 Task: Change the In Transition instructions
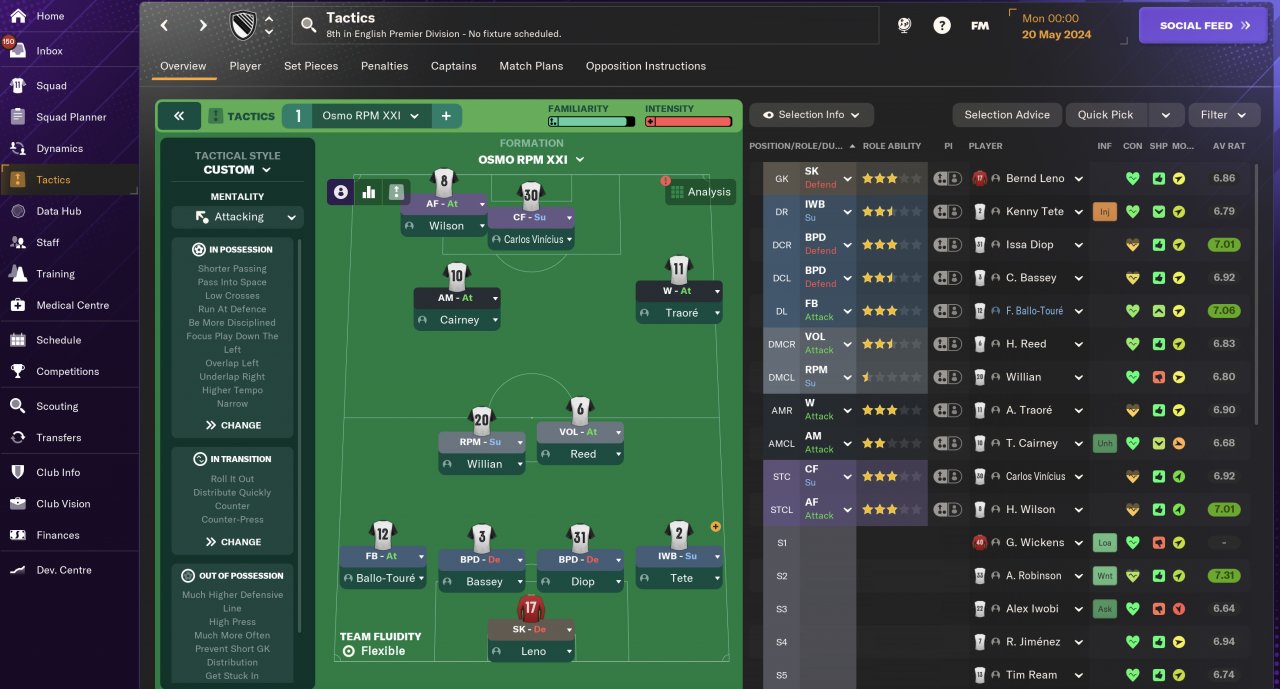point(233,542)
